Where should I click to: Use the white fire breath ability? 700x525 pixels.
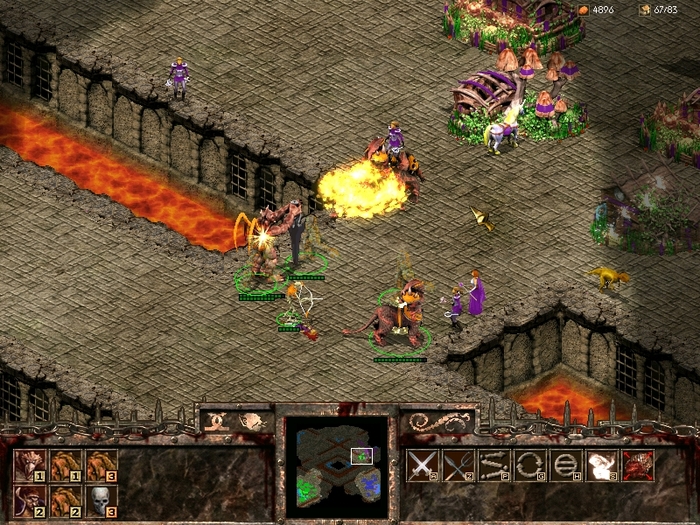coord(602,465)
